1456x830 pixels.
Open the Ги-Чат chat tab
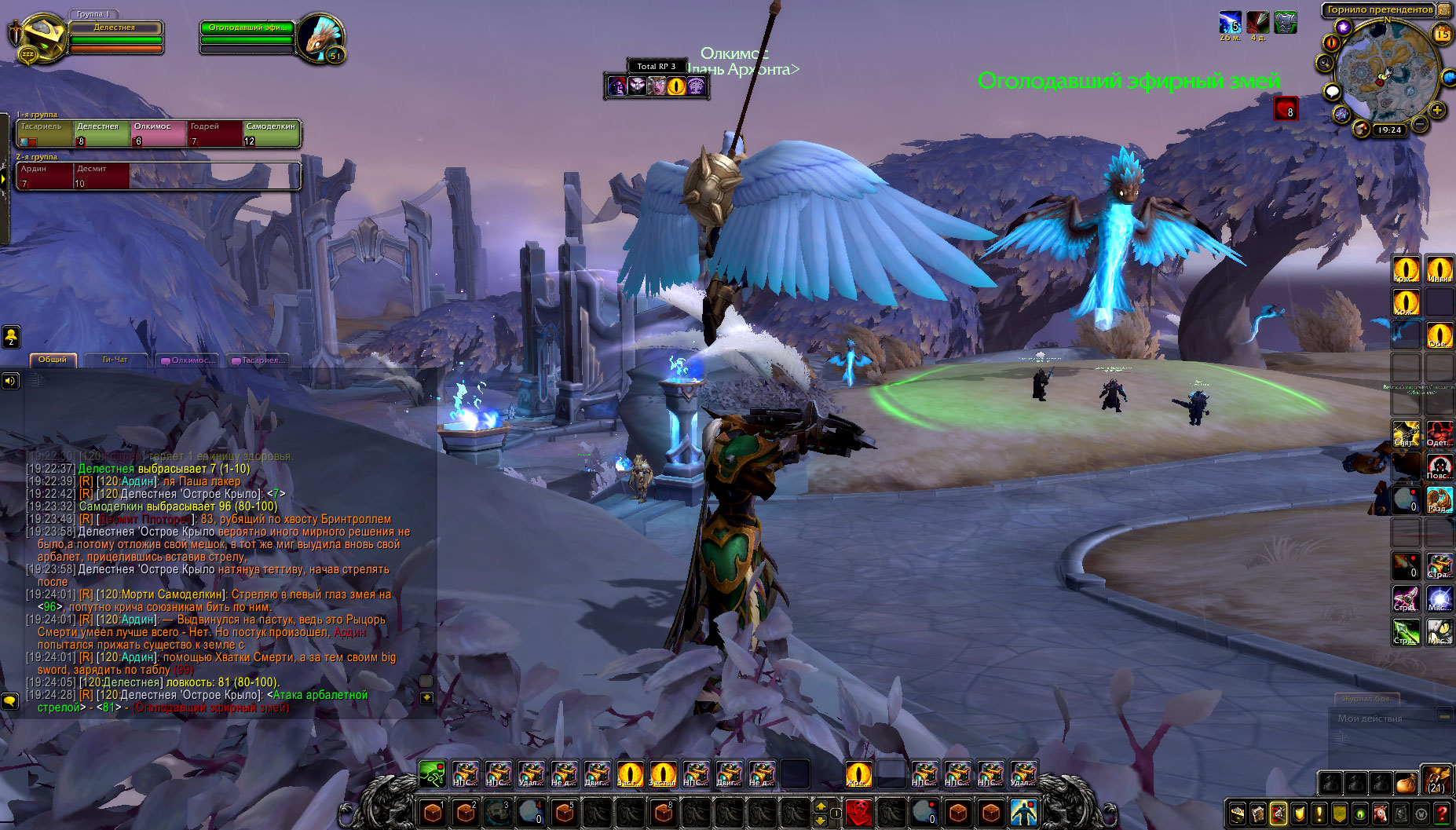click(115, 360)
